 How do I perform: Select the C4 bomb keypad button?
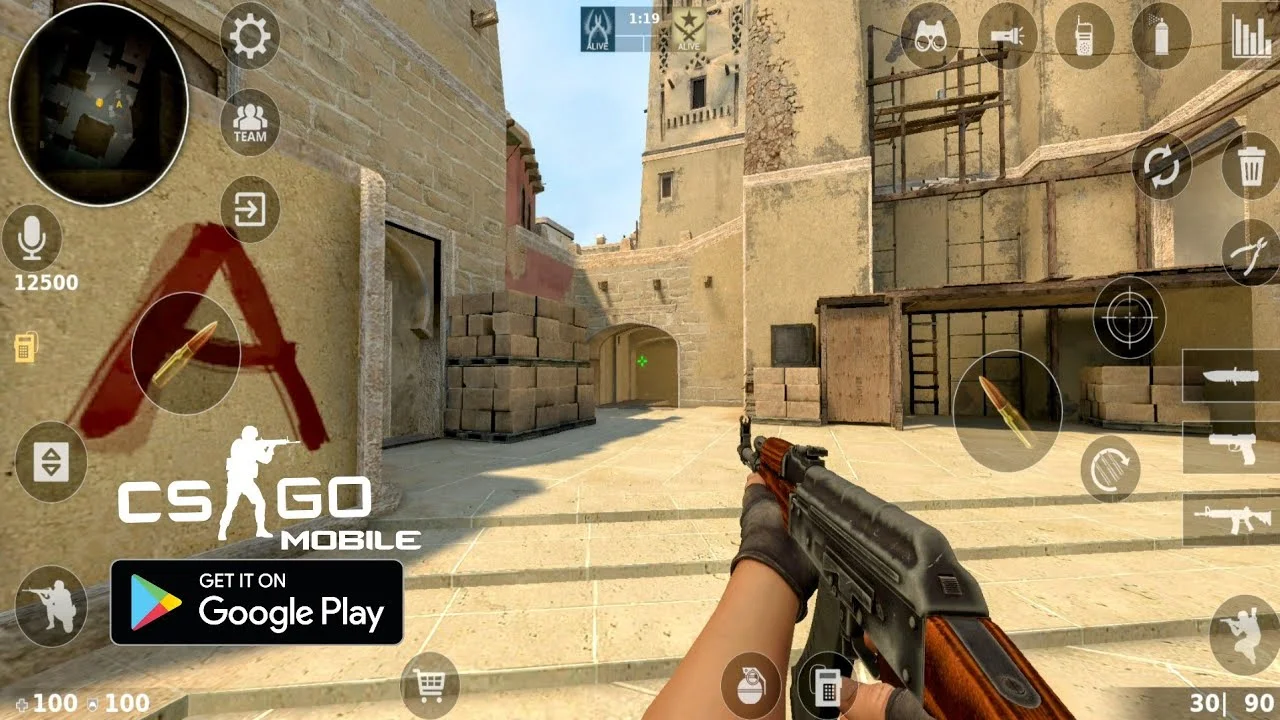pyautogui.click(x=826, y=686)
